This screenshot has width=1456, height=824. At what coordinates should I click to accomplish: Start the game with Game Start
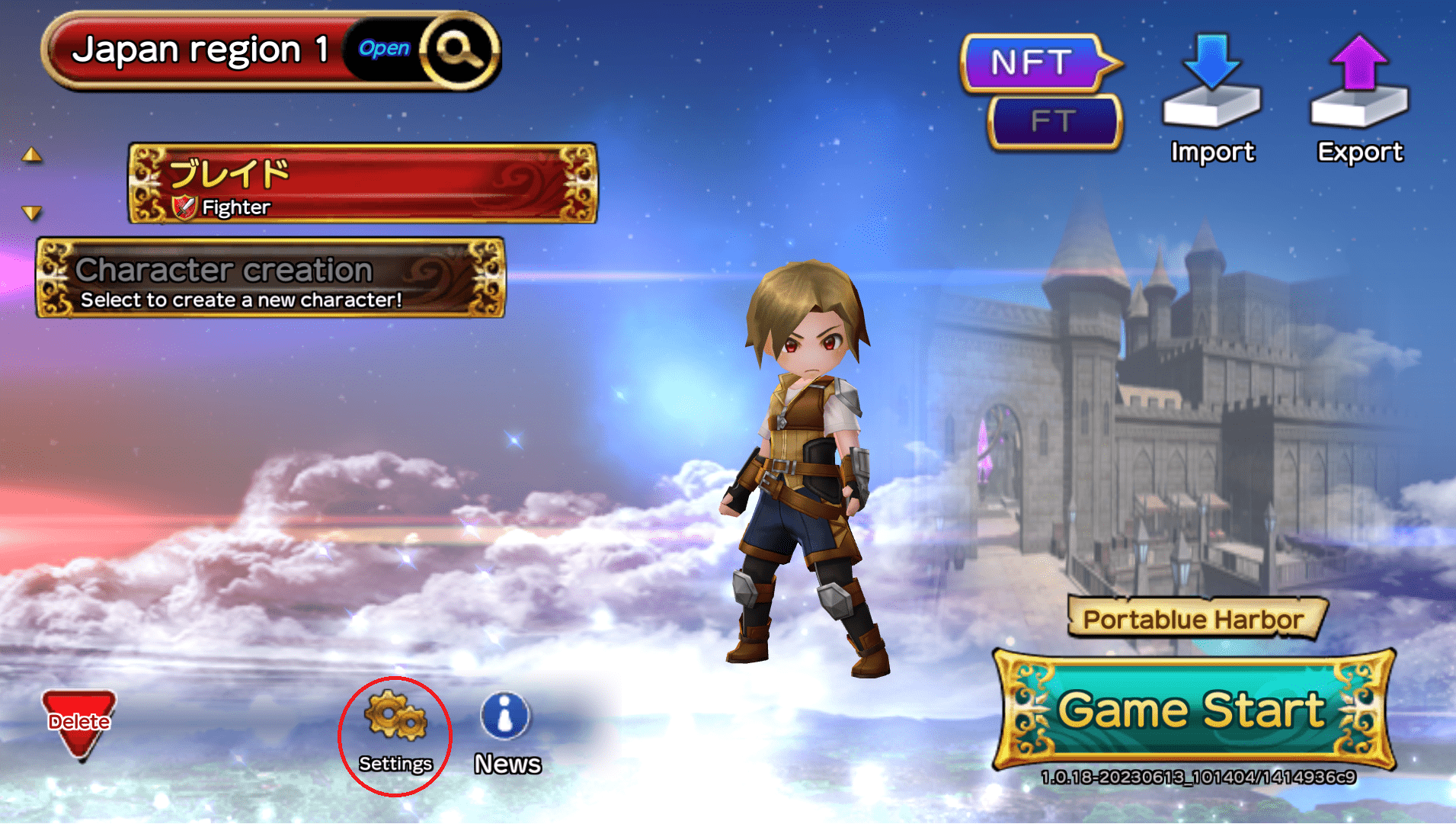click(1192, 710)
